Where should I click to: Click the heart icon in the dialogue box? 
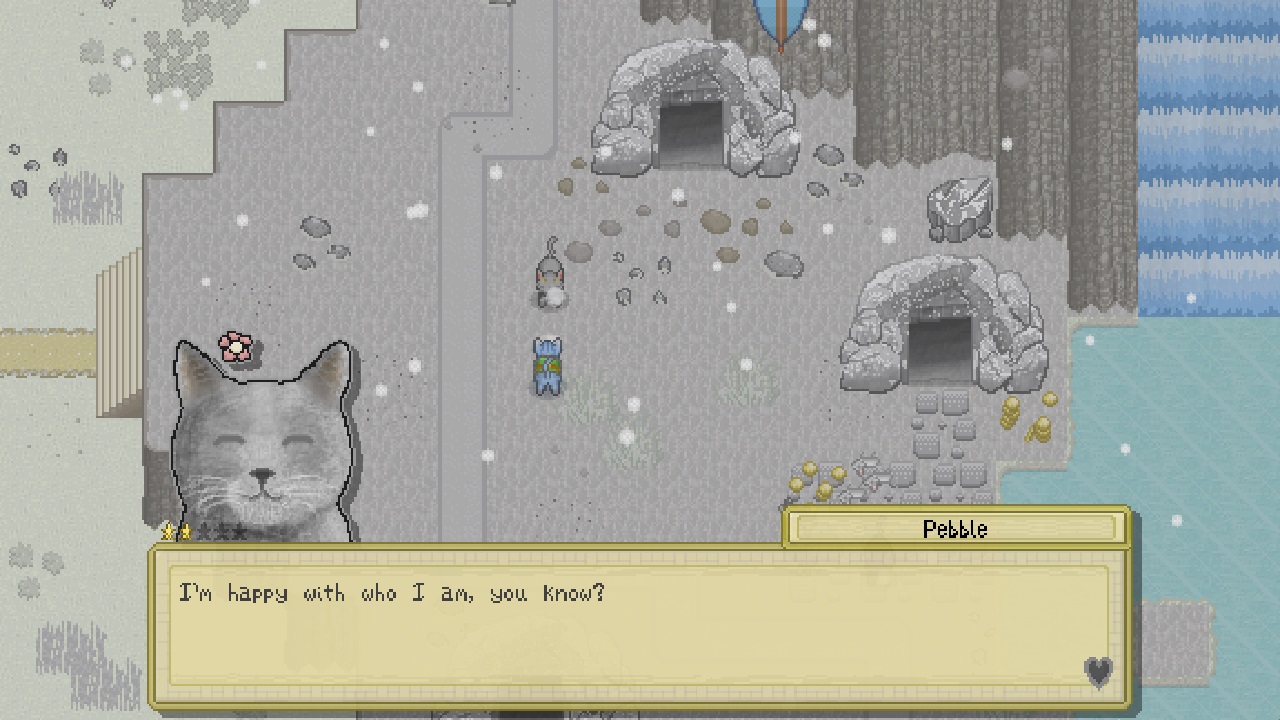pos(1098,674)
